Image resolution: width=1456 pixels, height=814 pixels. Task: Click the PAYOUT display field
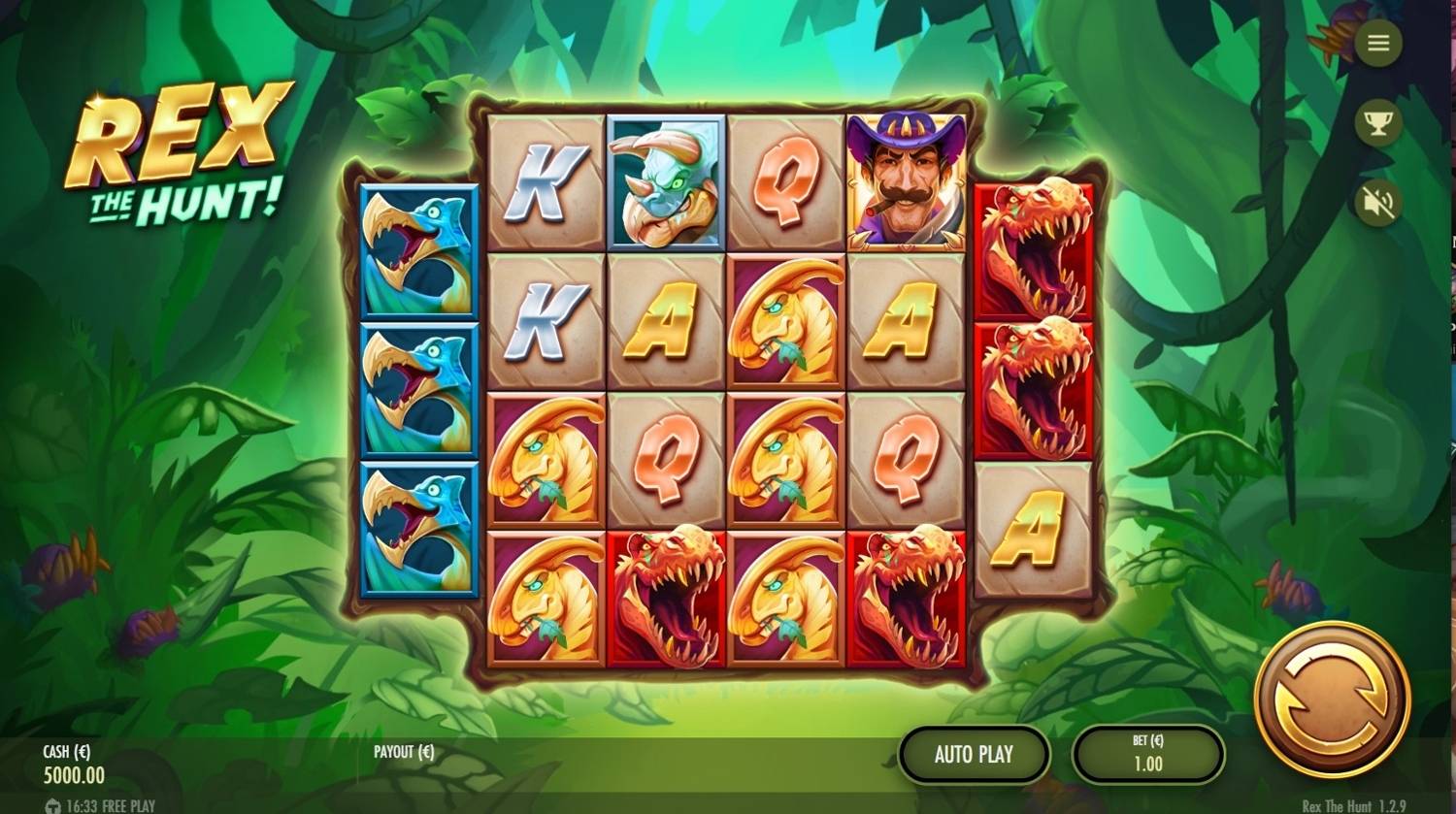(403, 750)
